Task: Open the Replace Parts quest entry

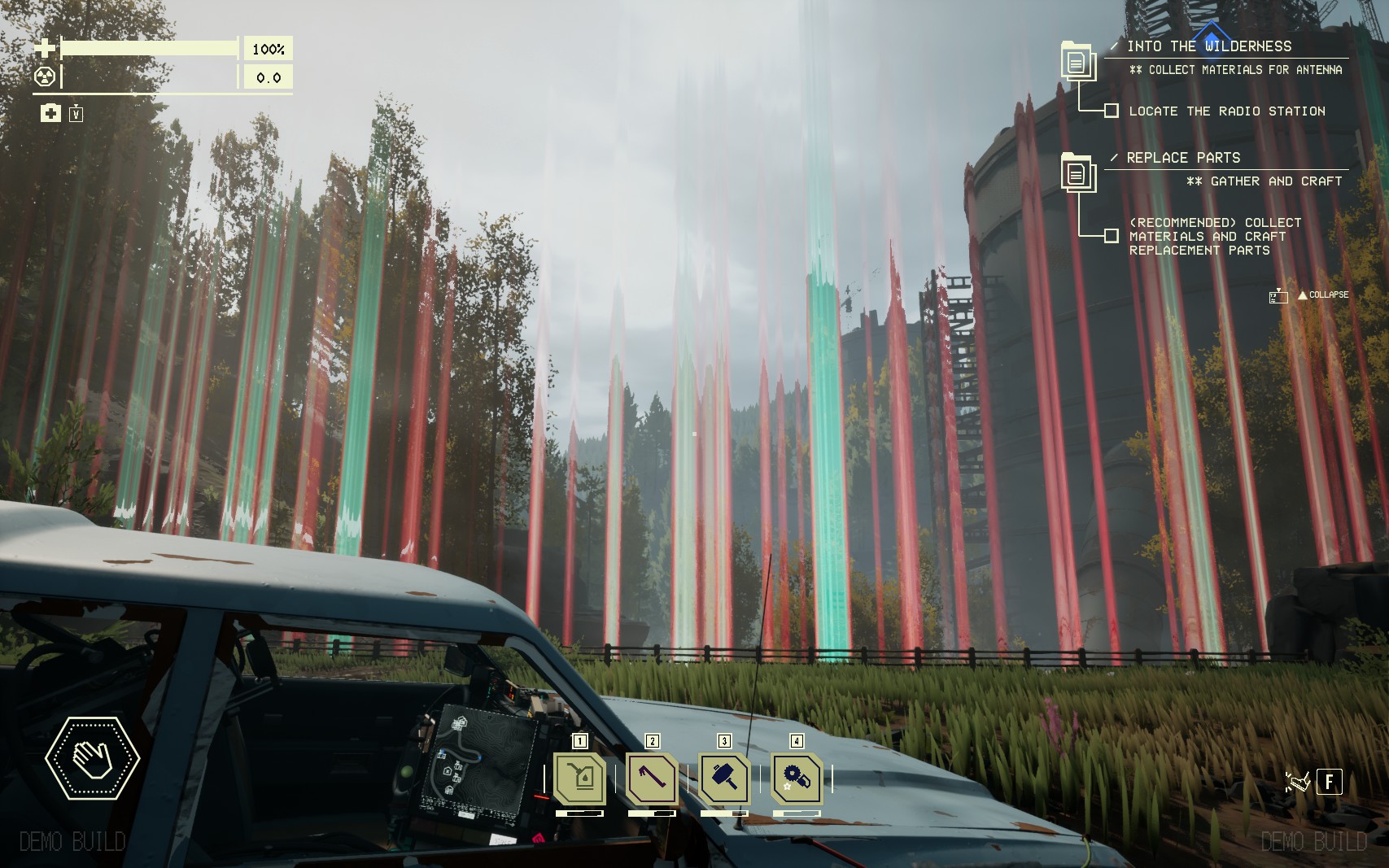Action: point(1183,158)
